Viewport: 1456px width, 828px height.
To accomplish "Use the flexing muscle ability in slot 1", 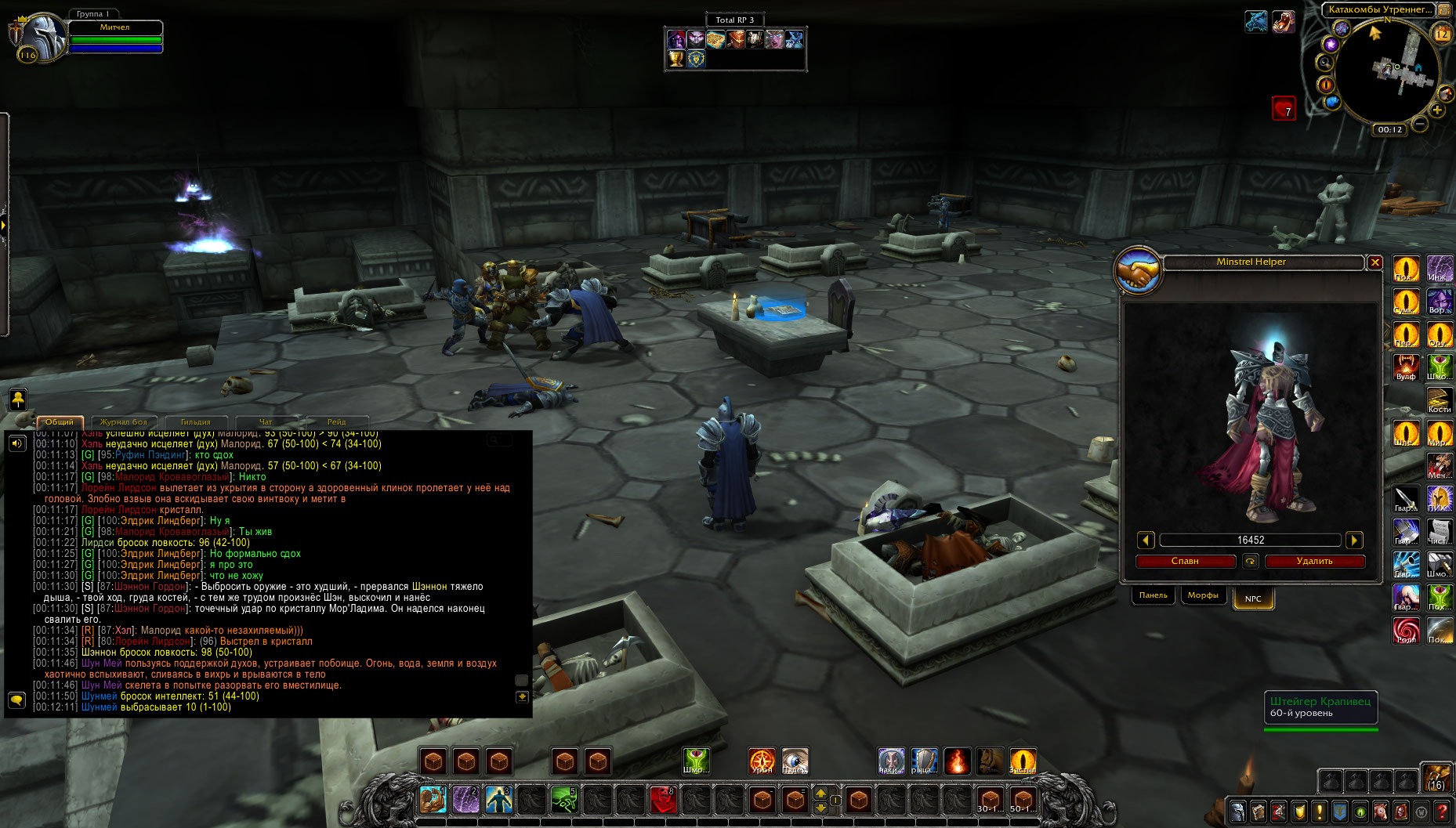I will click(x=433, y=800).
